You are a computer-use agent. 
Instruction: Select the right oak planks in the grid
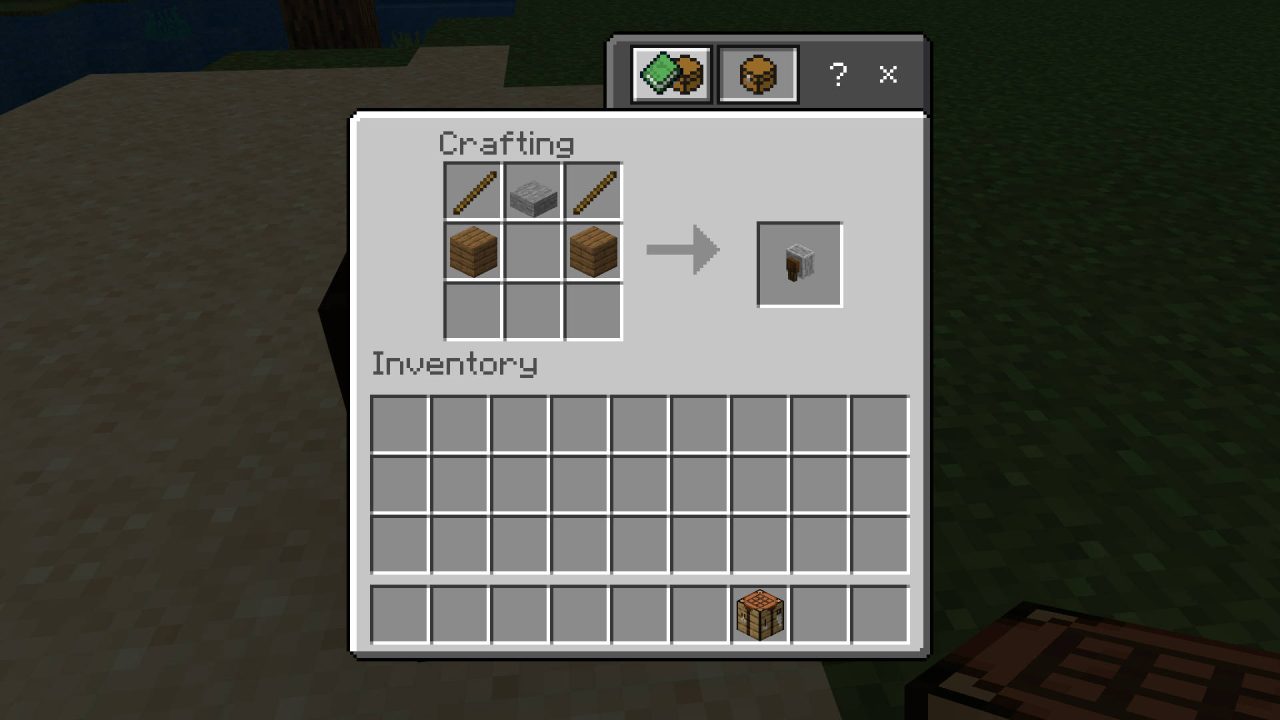592,252
